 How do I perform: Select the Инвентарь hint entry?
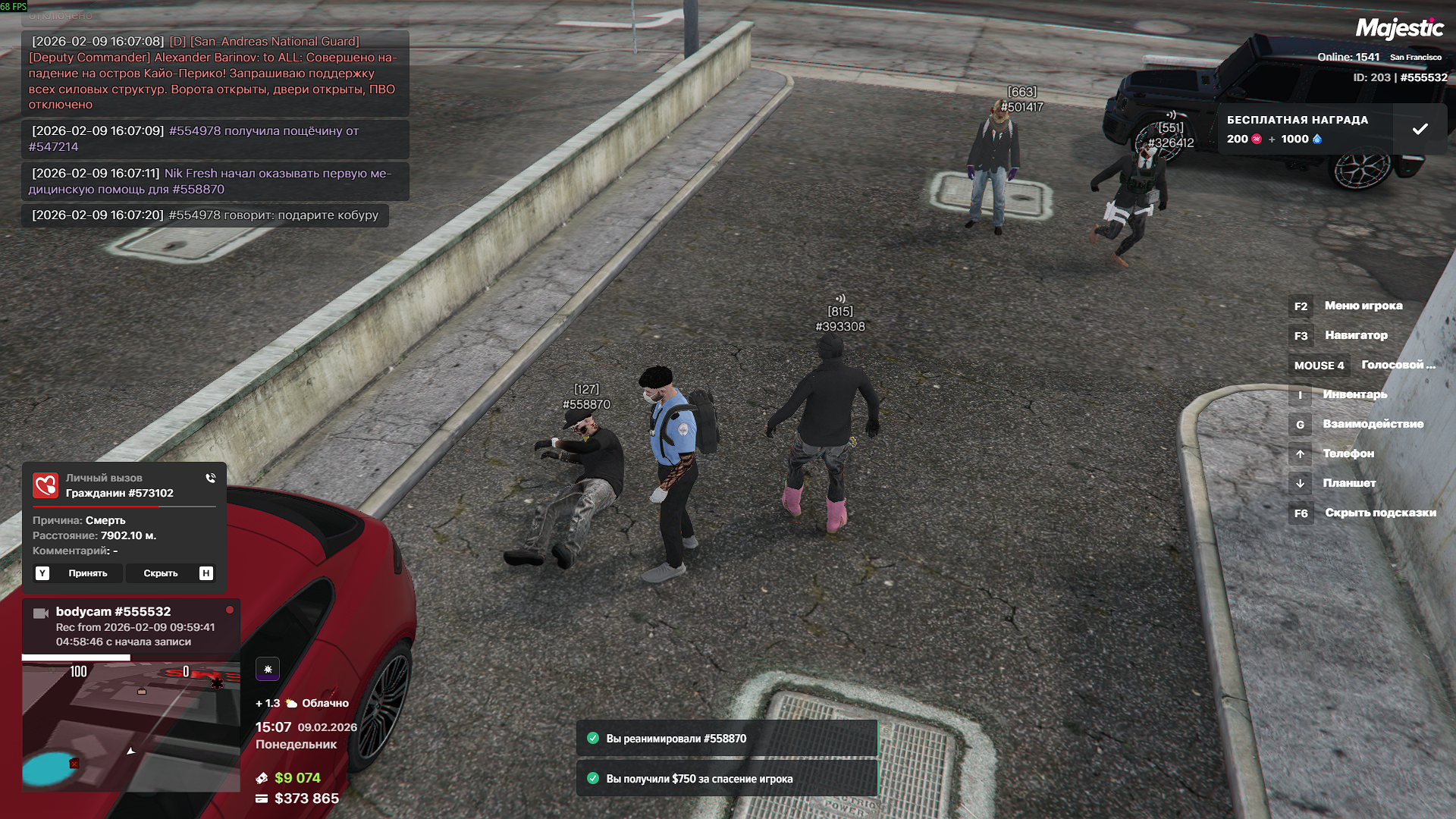coord(1354,394)
